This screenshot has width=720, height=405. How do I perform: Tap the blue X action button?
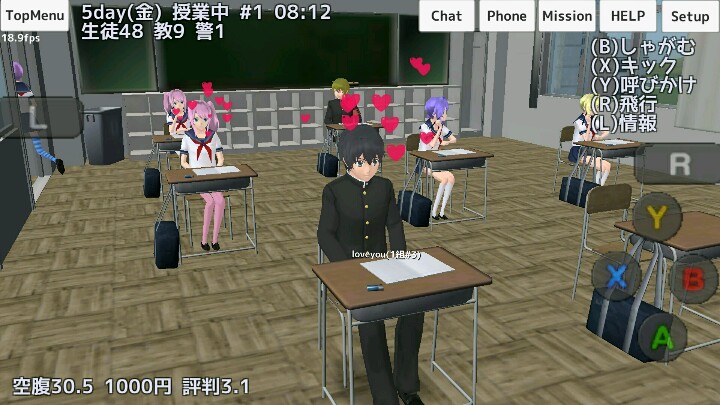point(618,275)
